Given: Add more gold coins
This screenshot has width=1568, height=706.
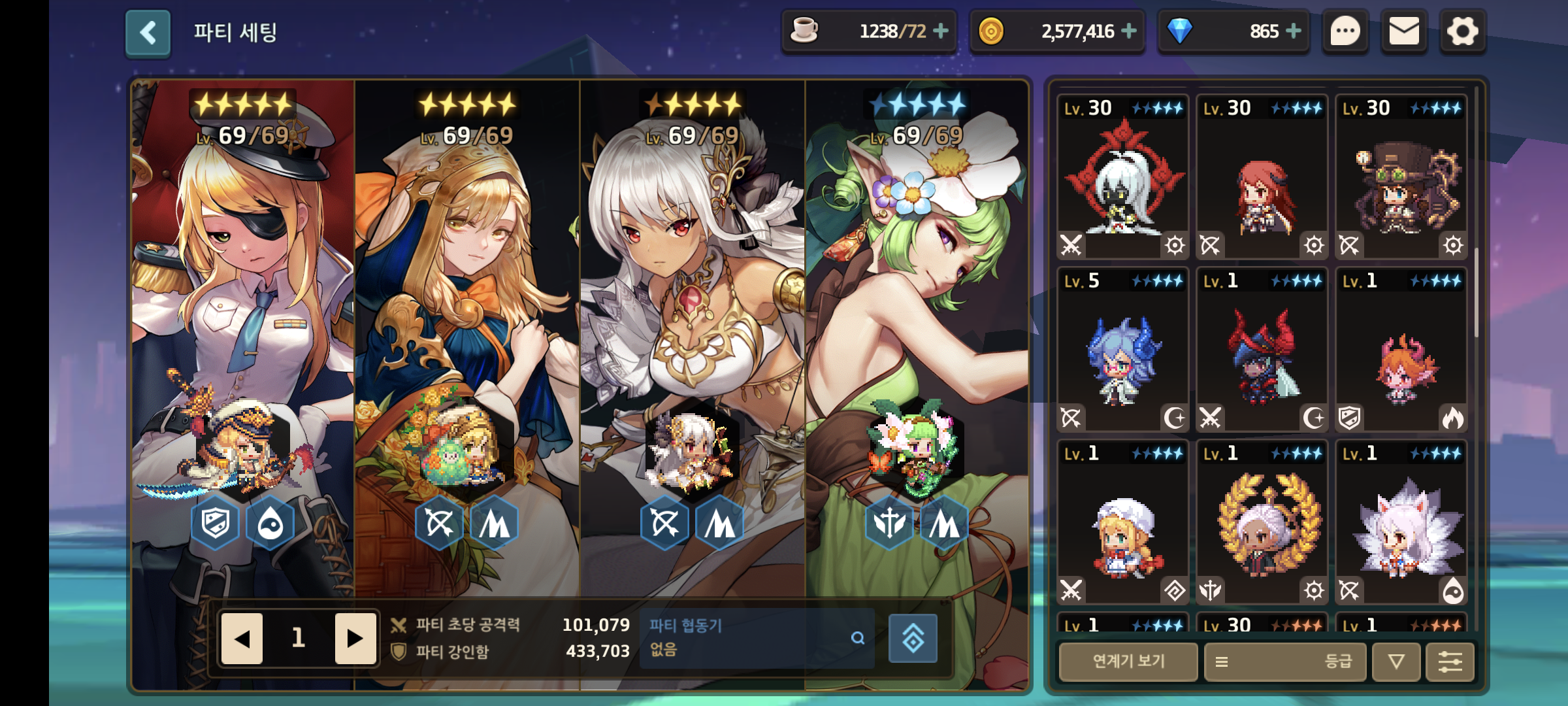Looking at the screenshot, I should tap(1129, 31).
